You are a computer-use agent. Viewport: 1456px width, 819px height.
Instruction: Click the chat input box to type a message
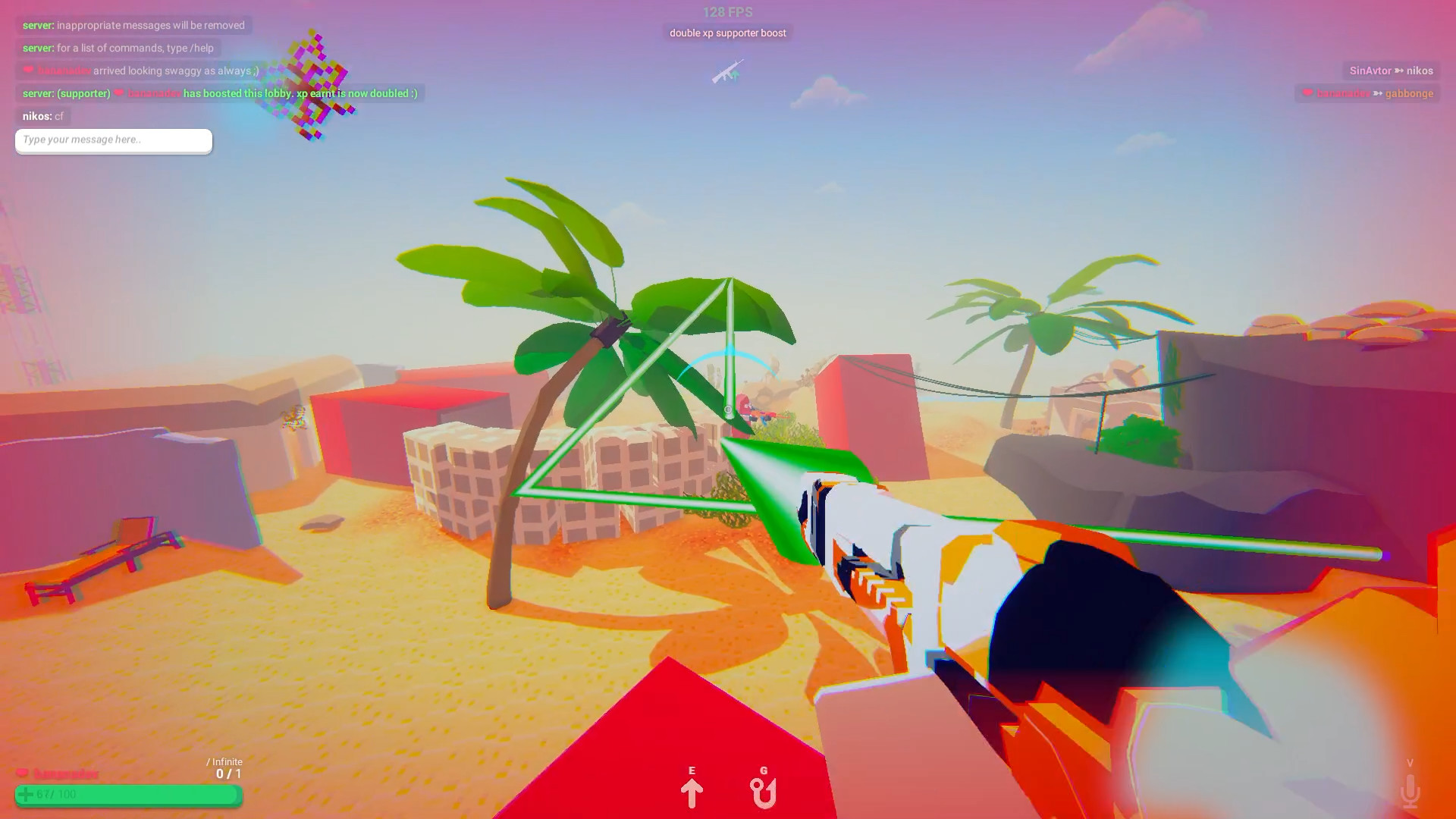click(x=112, y=140)
